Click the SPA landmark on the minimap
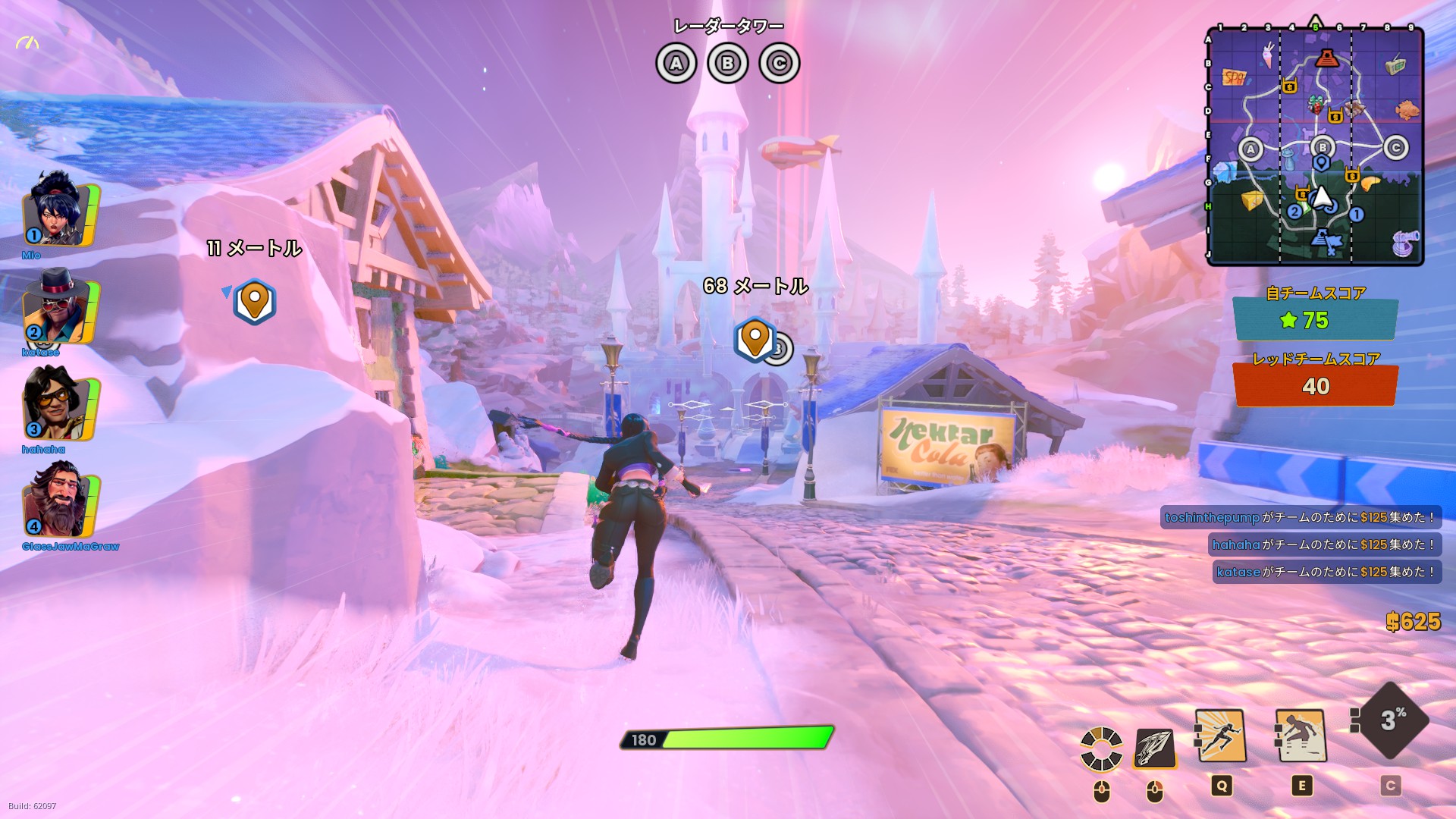The width and height of the screenshot is (1456, 819). [1234, 77]
